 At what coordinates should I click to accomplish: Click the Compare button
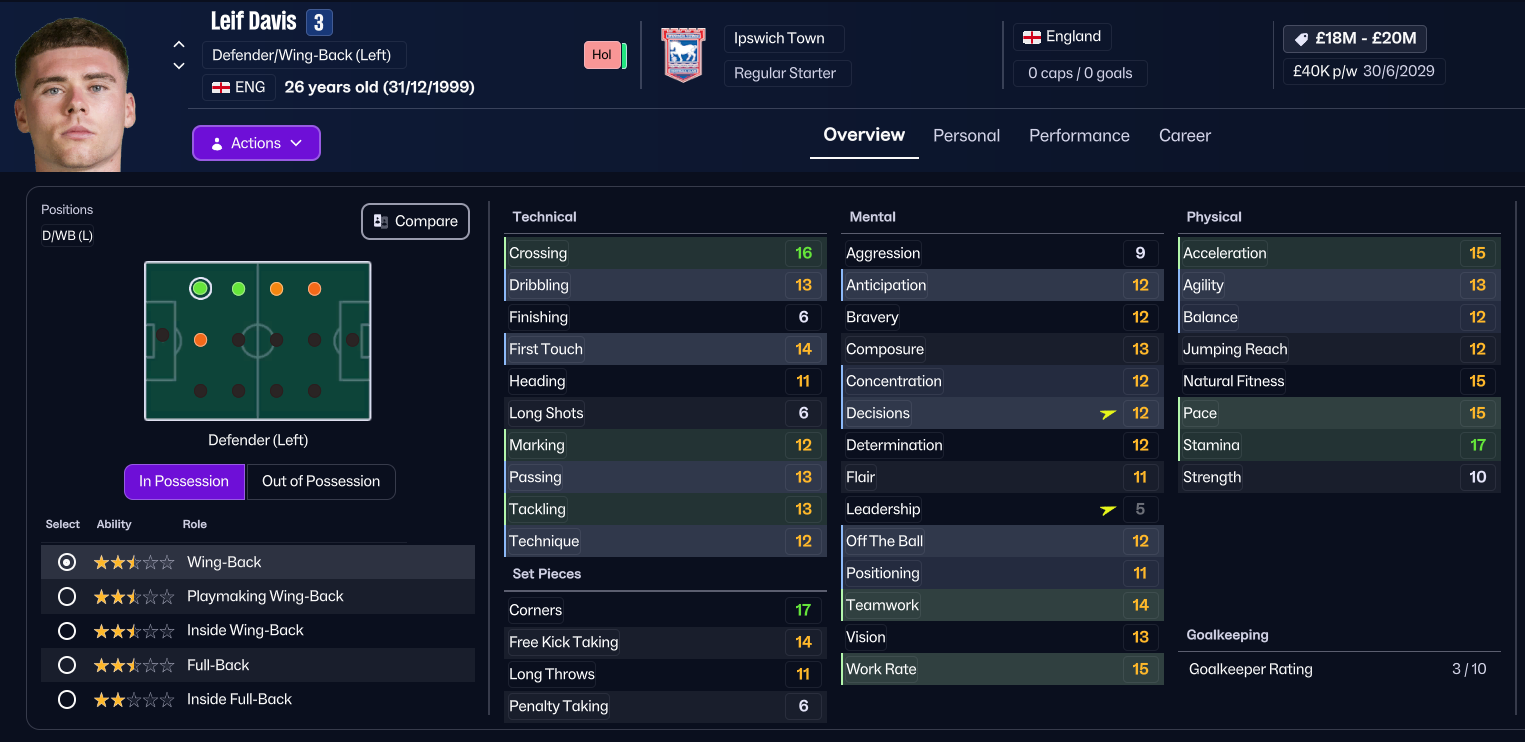click(x=415, y=222)
